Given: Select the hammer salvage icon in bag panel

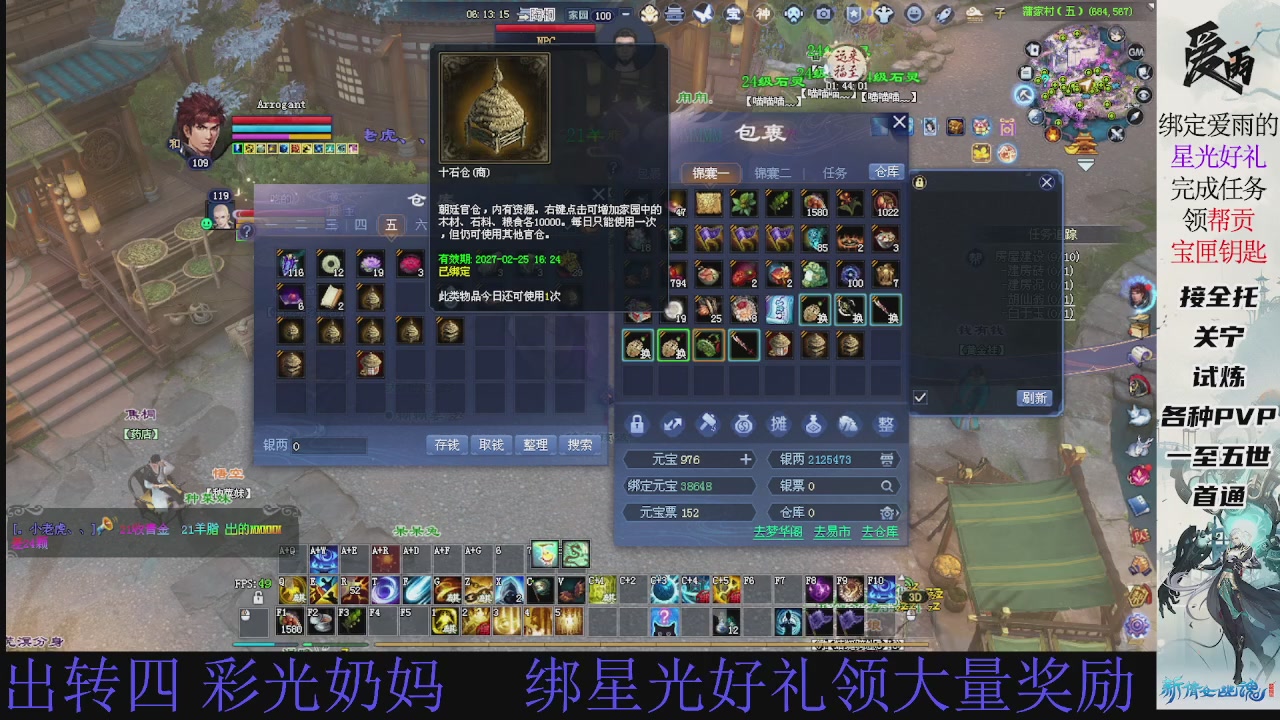Looking at the screenshot, I should [707, 424].
